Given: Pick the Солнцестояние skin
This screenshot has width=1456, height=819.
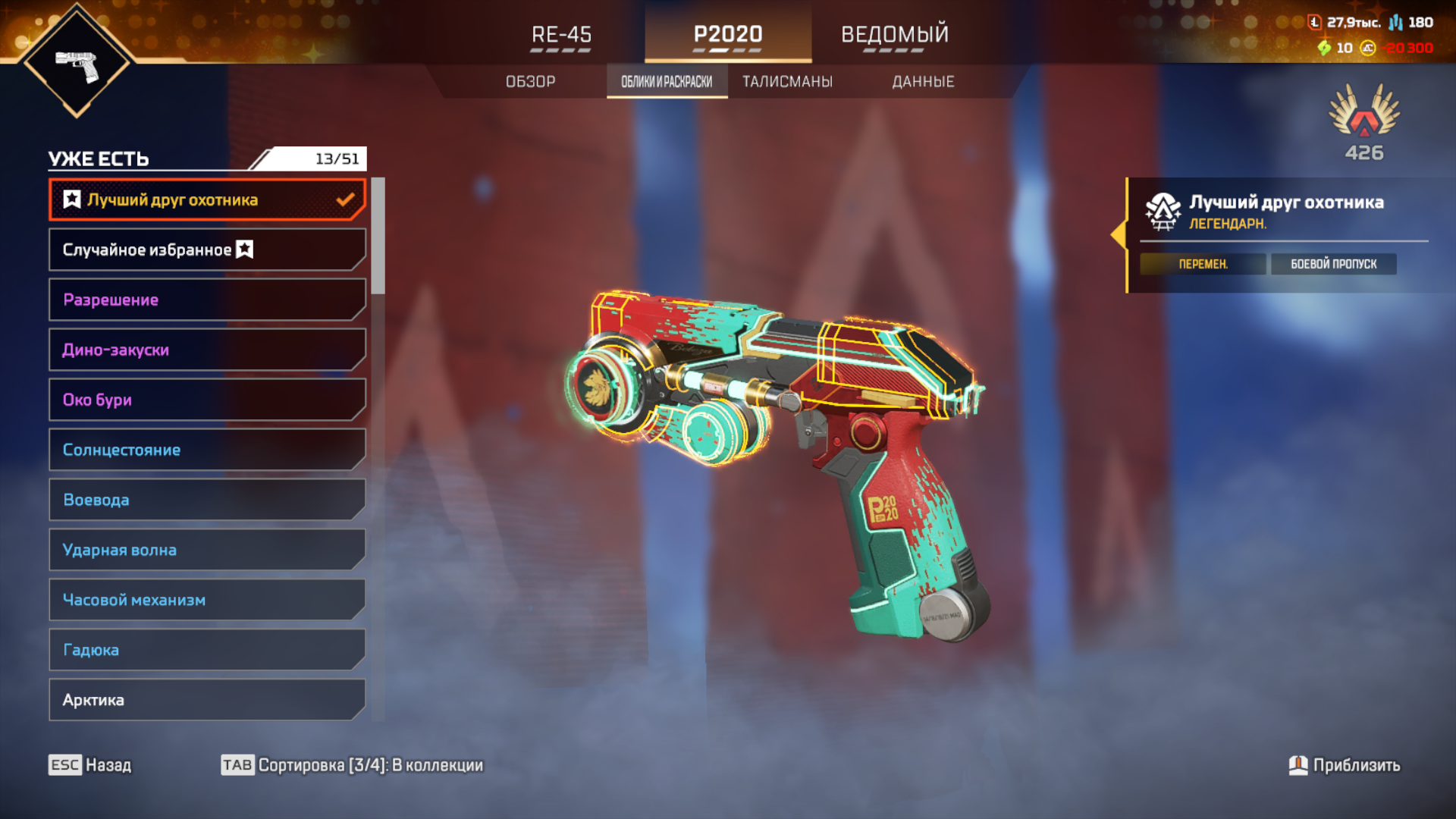Looking at the screenshot, I should [x=207, y=450].
